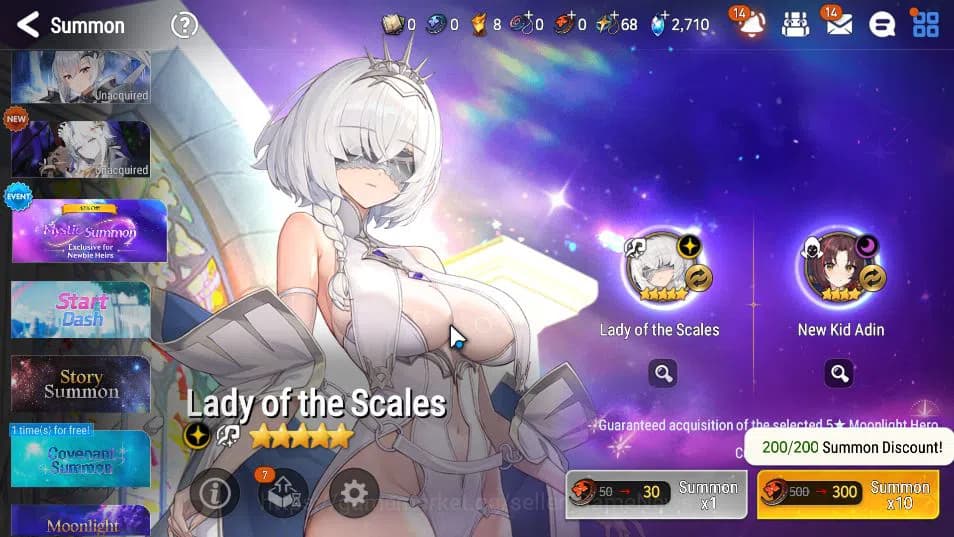Inspect New Kid Adin with magnifier
Viewport: 954px width, 537px height.
coord(839,374)
